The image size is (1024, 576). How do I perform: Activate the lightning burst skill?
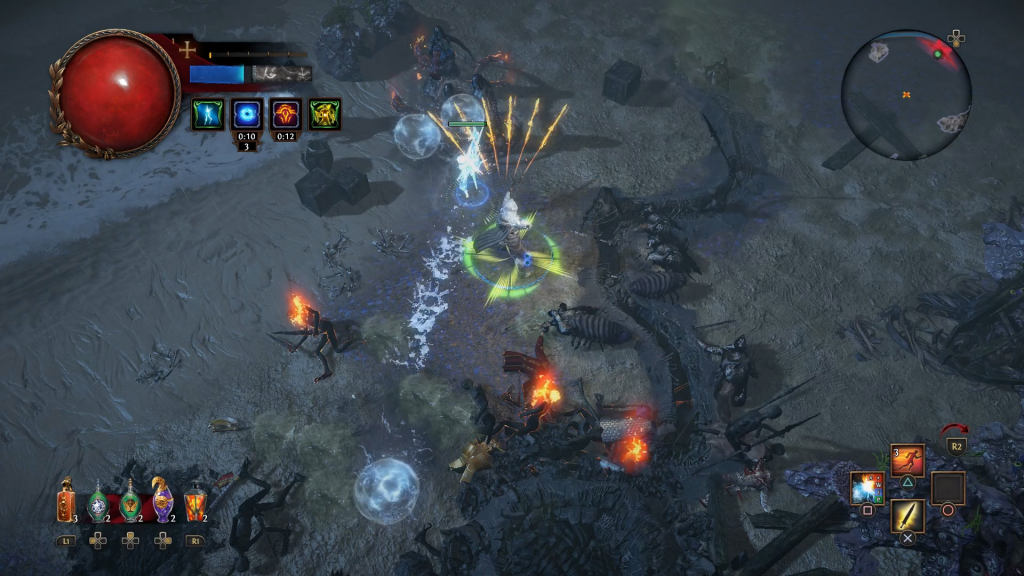[x=867, y=488]
